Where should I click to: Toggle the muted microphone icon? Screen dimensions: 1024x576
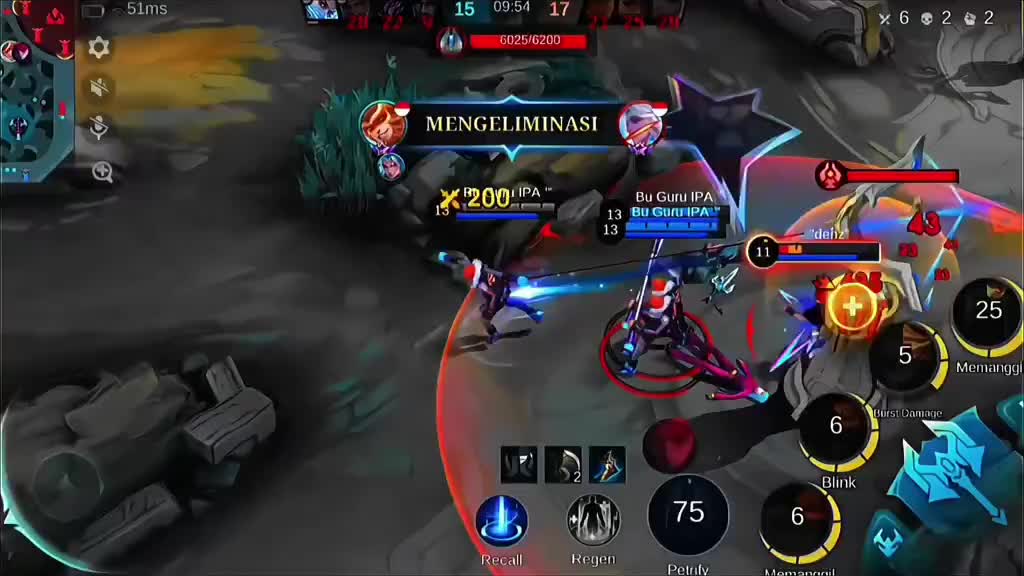coord(99,129)
